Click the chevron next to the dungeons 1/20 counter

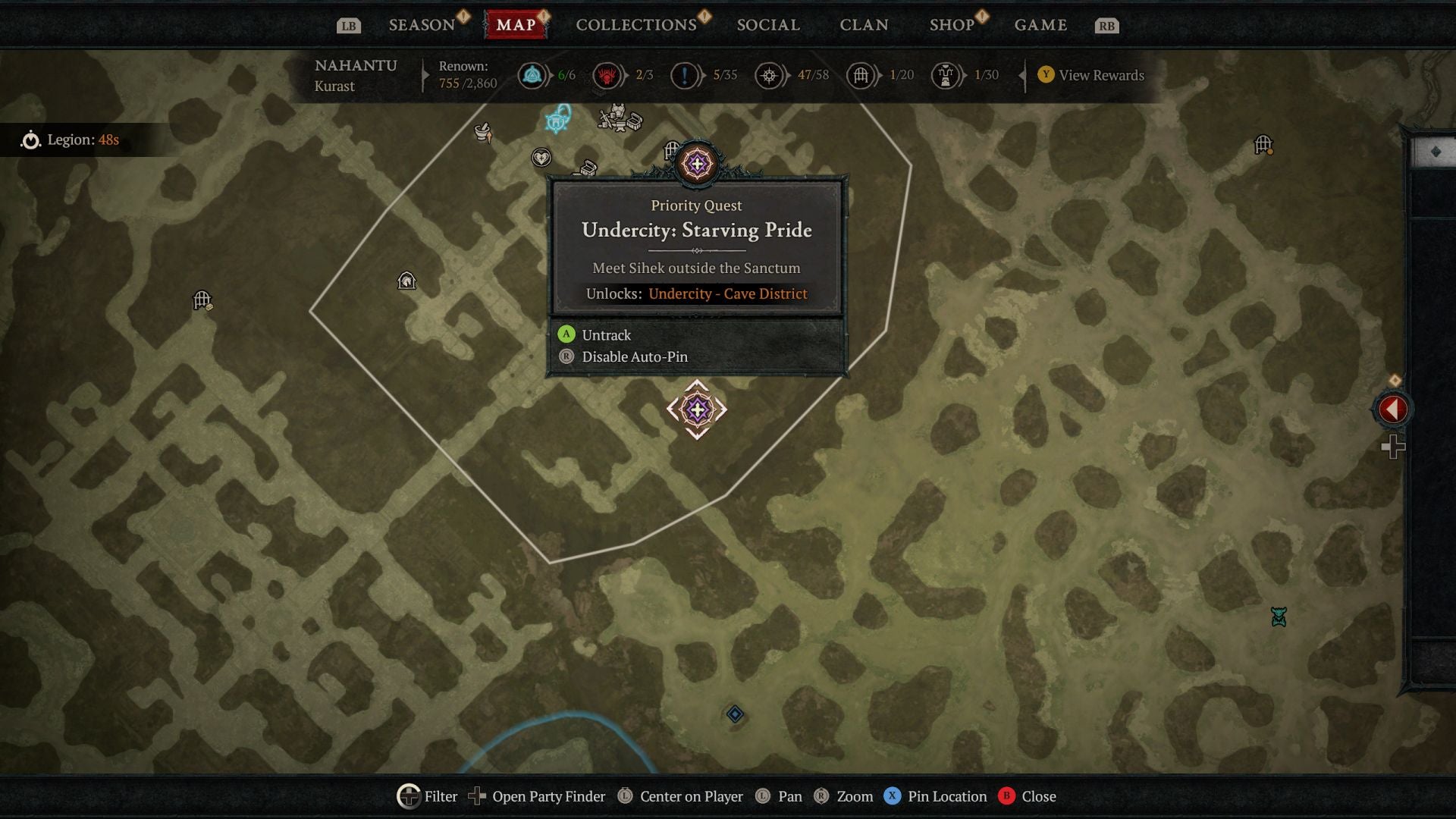(880, 75)
